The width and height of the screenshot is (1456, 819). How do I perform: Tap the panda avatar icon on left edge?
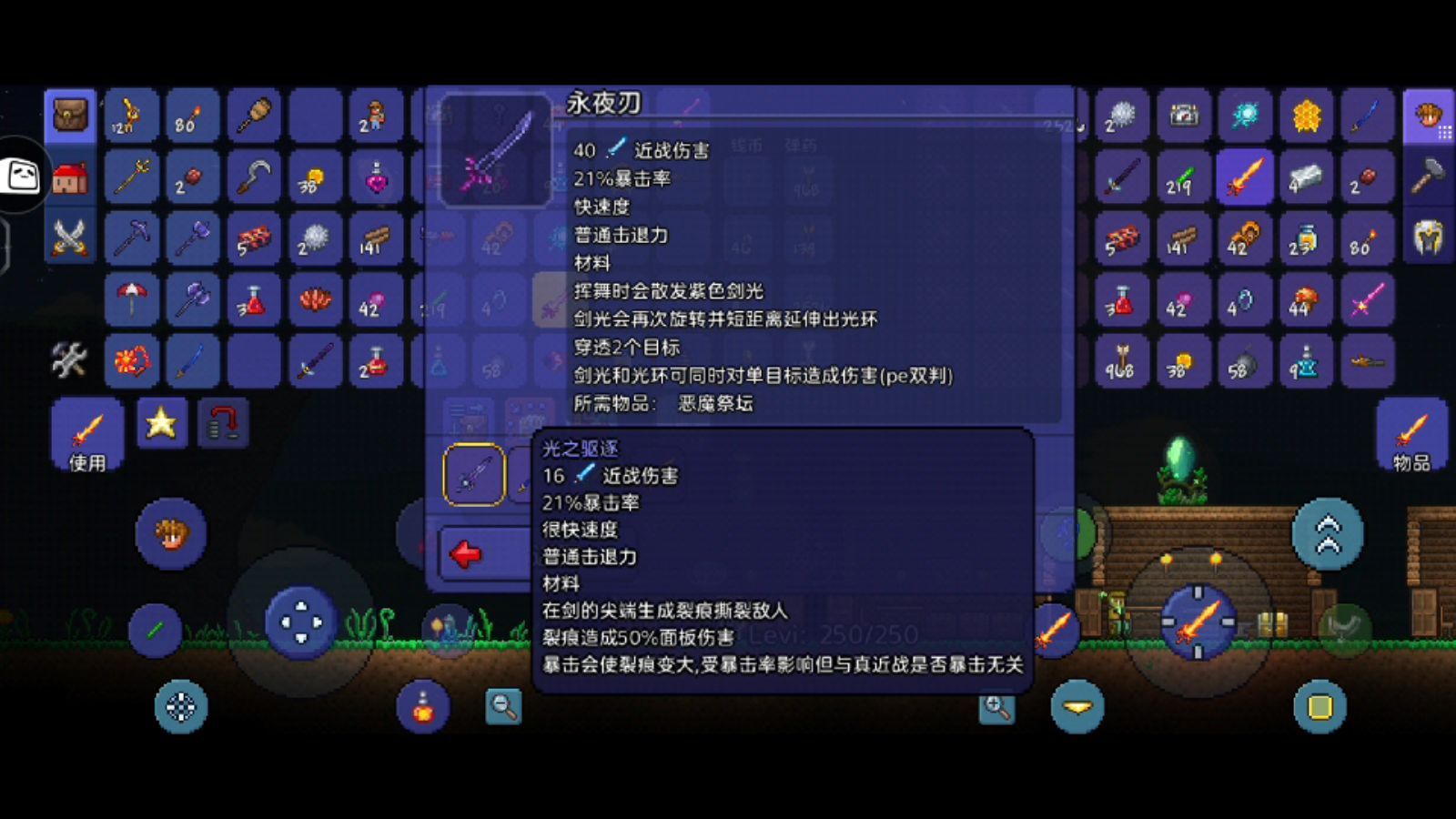[x=20, y=179]
